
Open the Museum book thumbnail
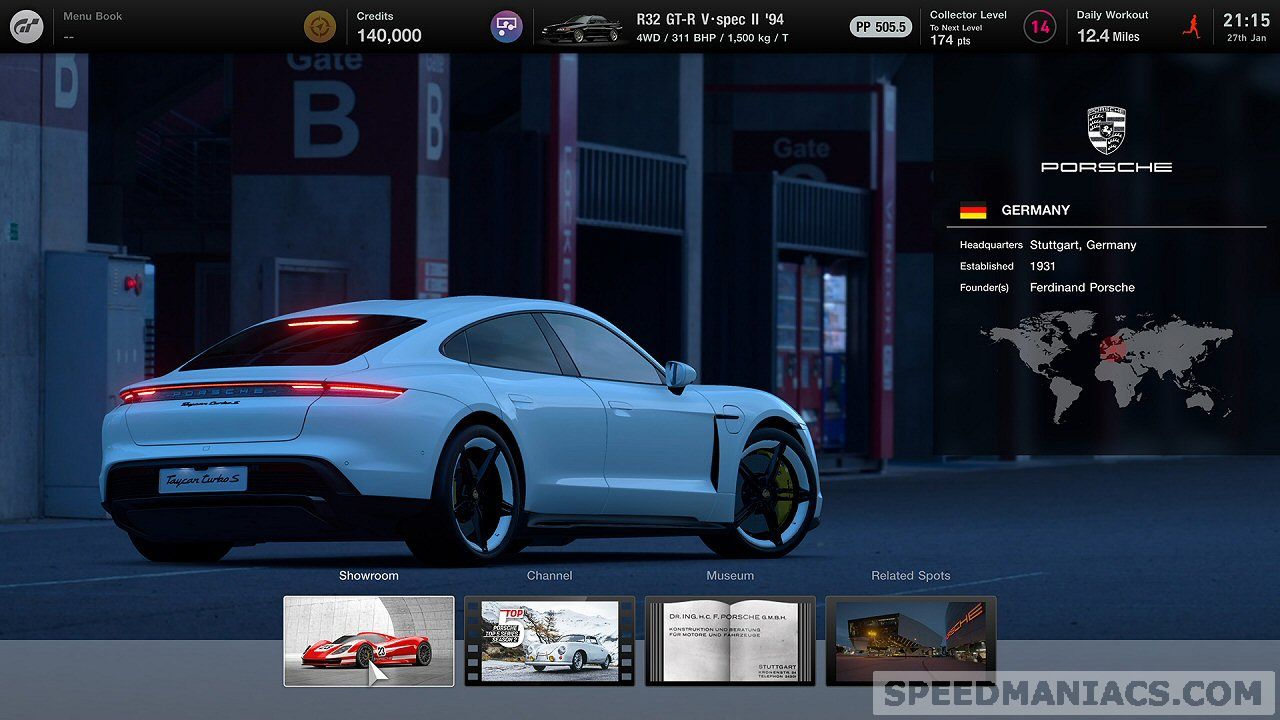(730, 641)
